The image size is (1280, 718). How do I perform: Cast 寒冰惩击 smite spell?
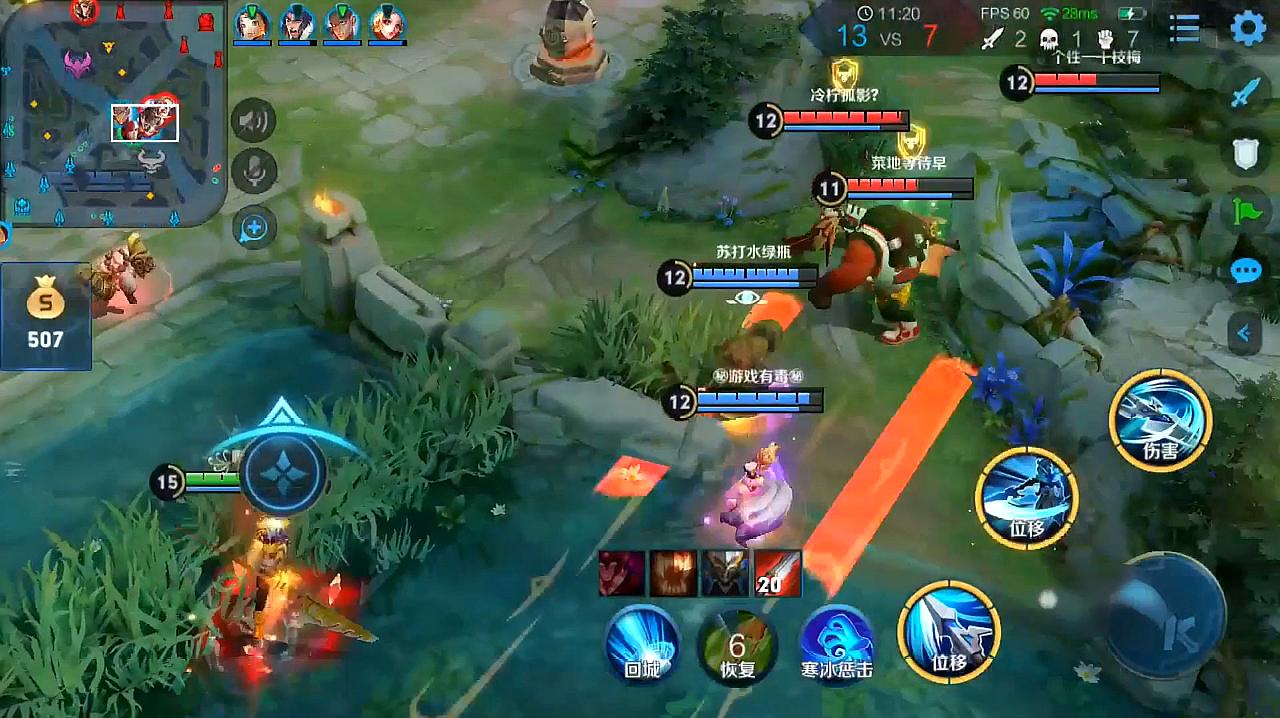point(837,645)
